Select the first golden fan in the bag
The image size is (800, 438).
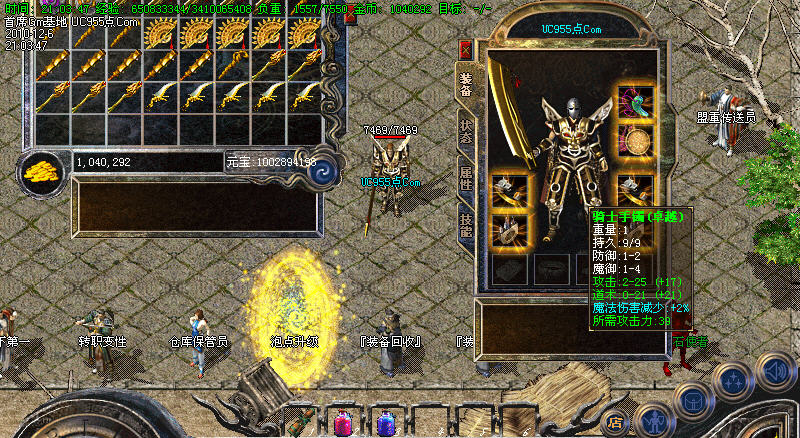point(160,34)
